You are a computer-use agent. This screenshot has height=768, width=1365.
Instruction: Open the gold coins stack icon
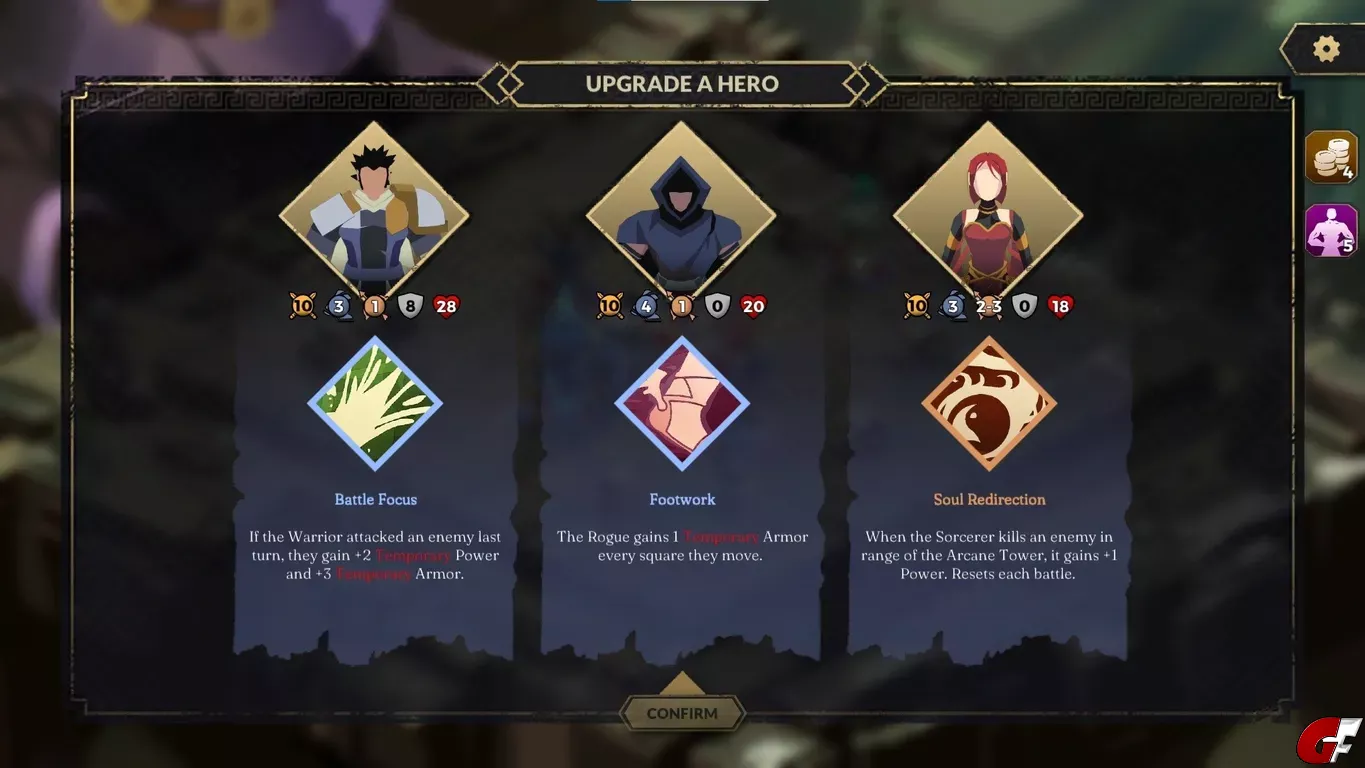coord(1331,157)
